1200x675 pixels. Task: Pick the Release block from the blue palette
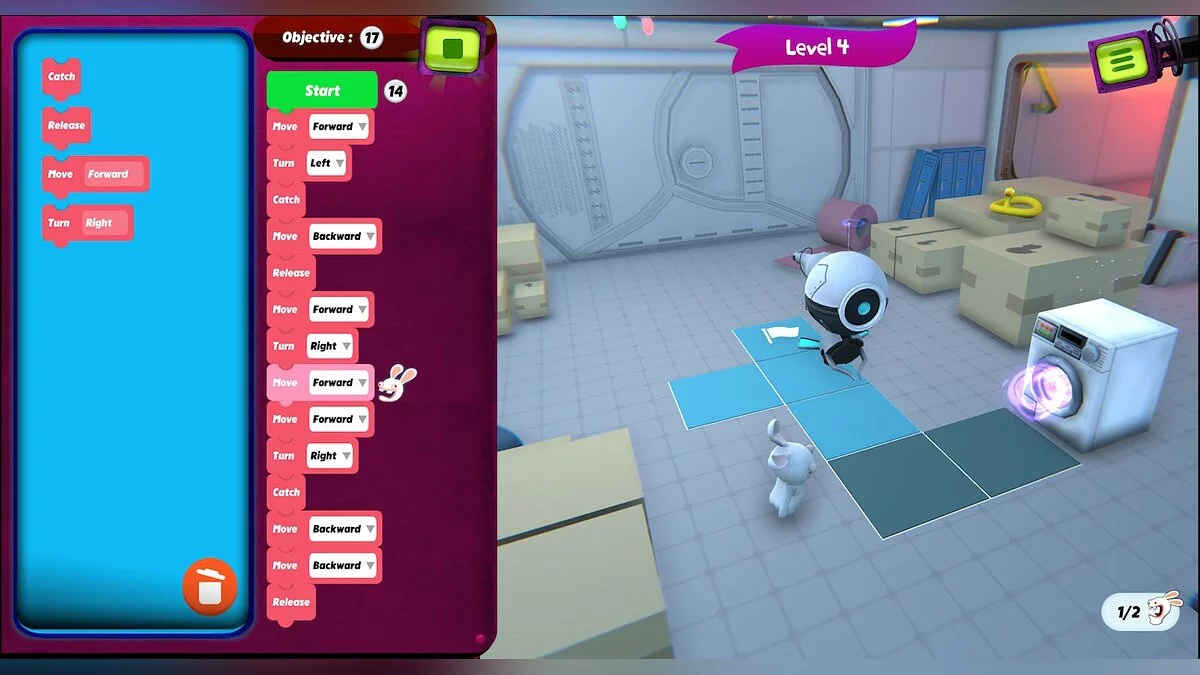point(66,126)
